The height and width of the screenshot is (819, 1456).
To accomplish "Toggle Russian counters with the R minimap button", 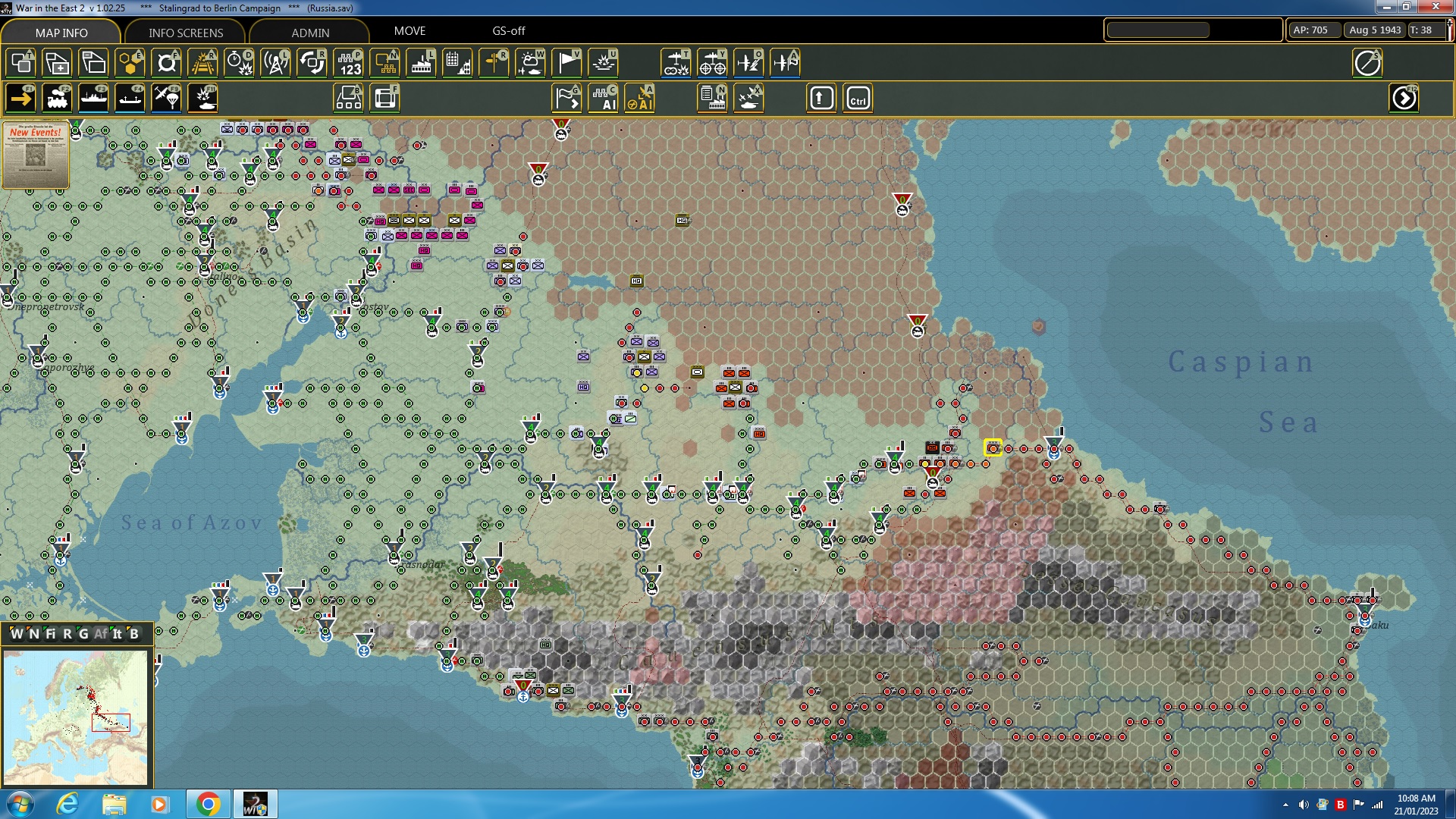I will (67, 635).
